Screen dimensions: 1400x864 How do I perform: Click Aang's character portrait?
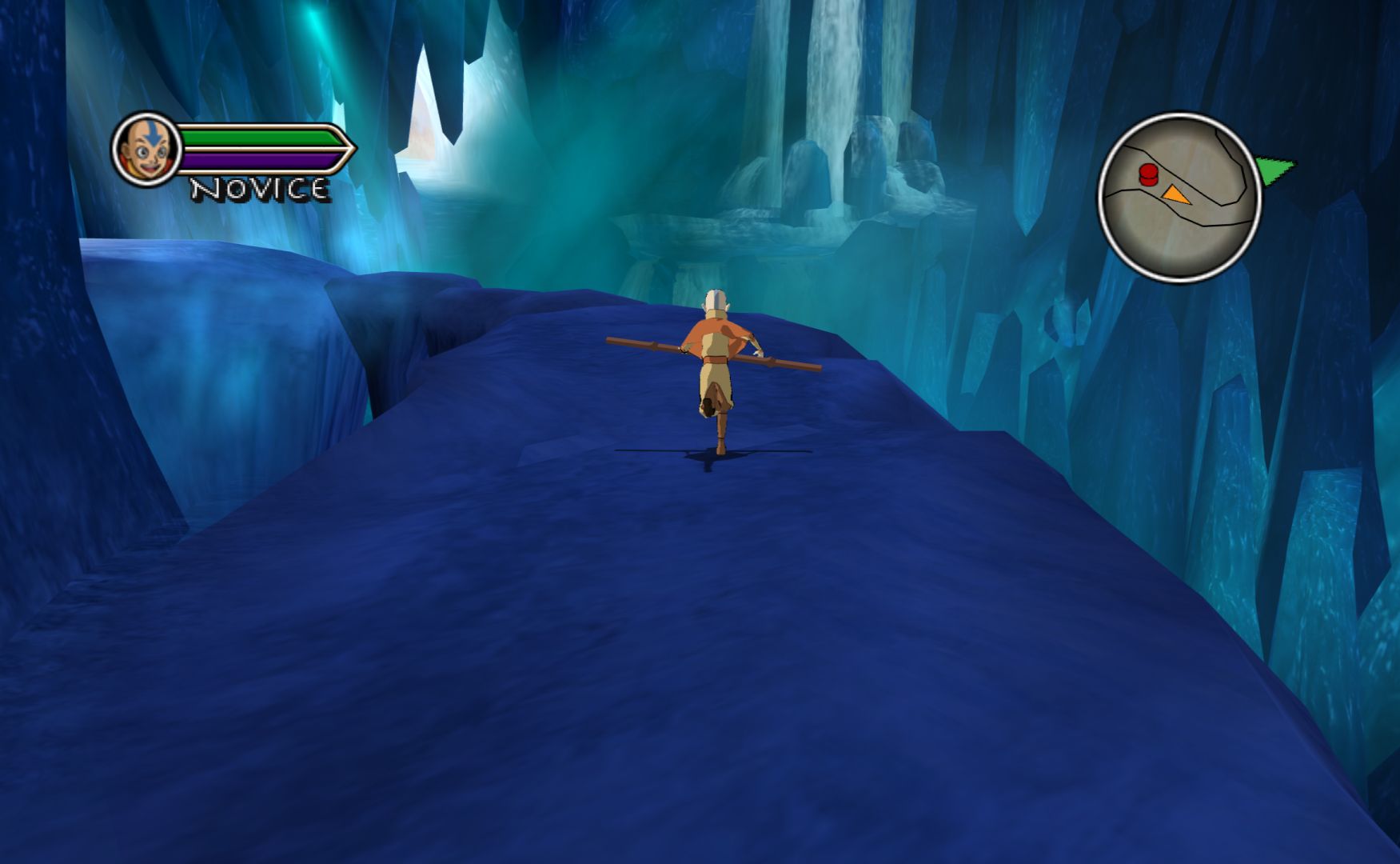tap(146, 149)
